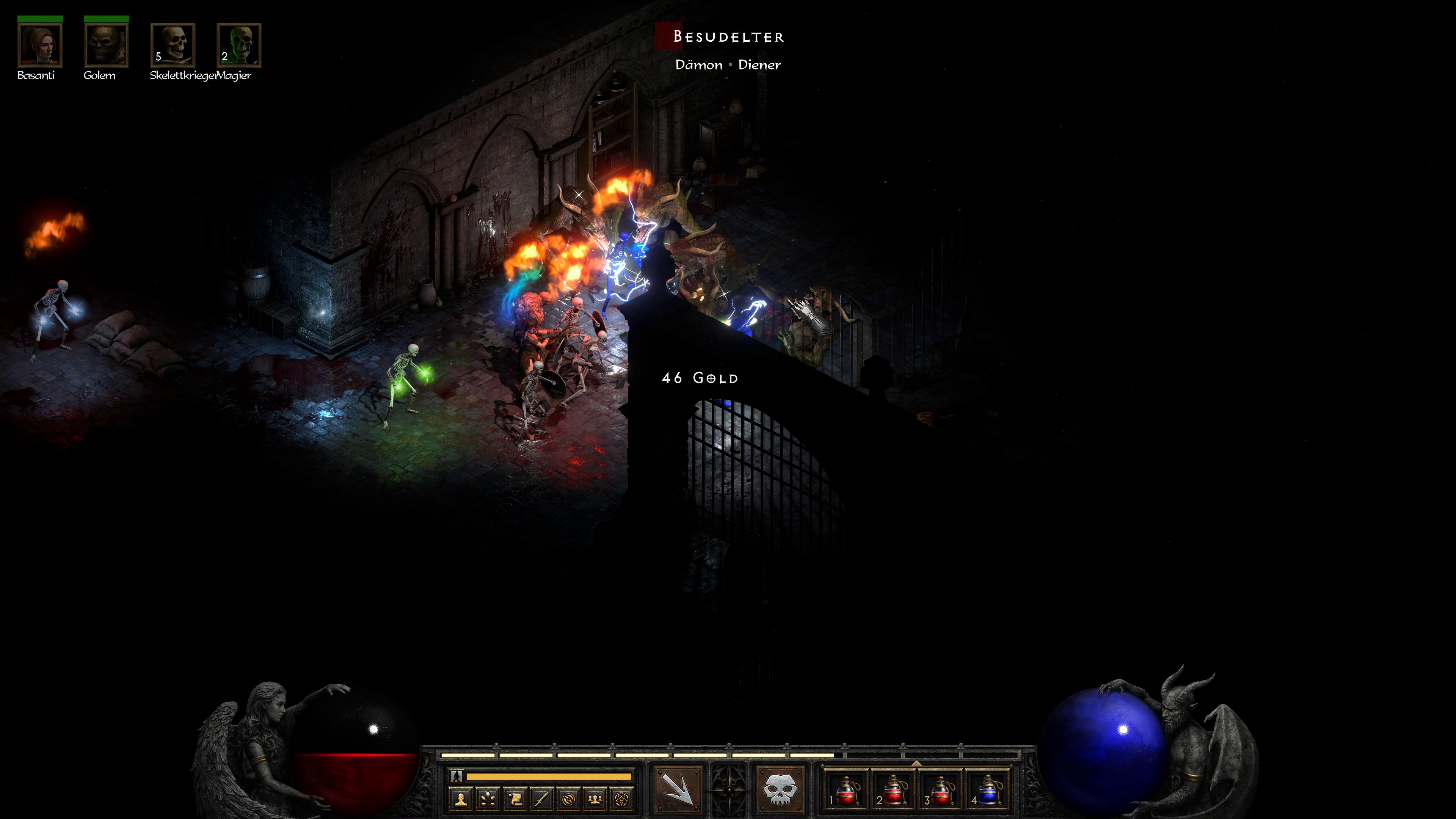Click the Skelettkrieger skull portrait
The width and height of the screenshot is (1456, 819).
pyautogui.click(x=173, y=45)
